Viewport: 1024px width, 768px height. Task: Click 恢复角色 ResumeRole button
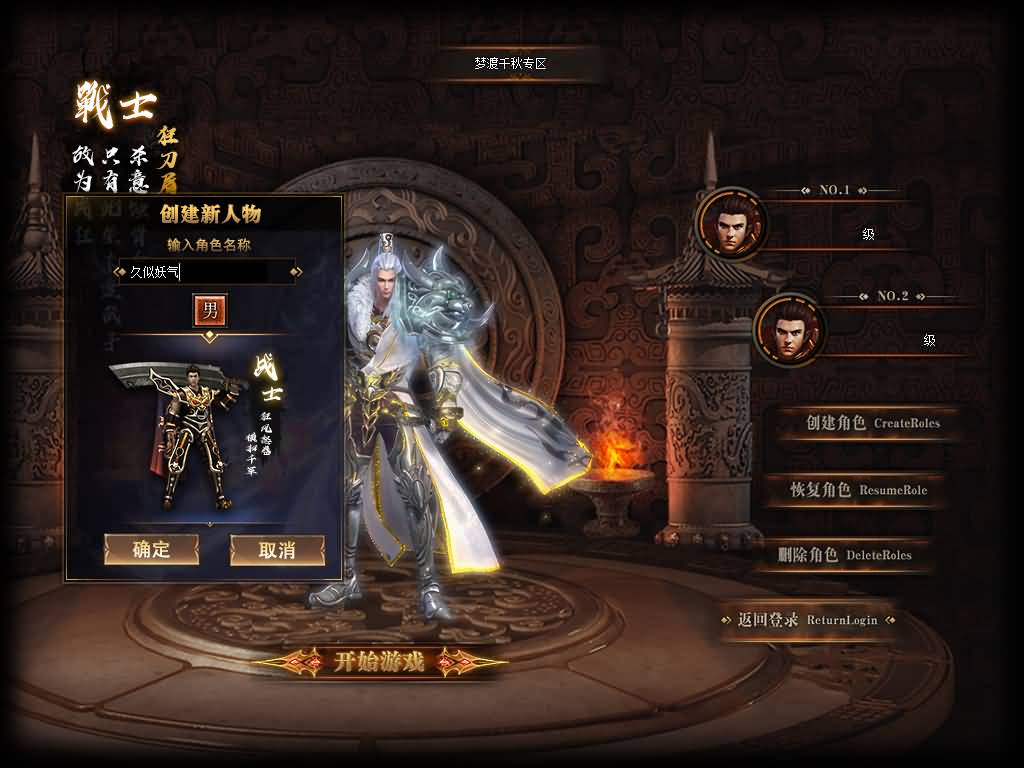858,490
